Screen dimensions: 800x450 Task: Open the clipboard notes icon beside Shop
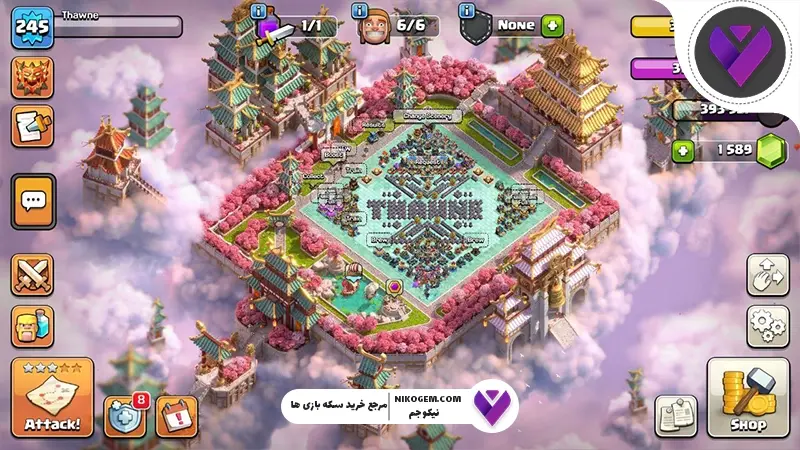coord(676,415)
